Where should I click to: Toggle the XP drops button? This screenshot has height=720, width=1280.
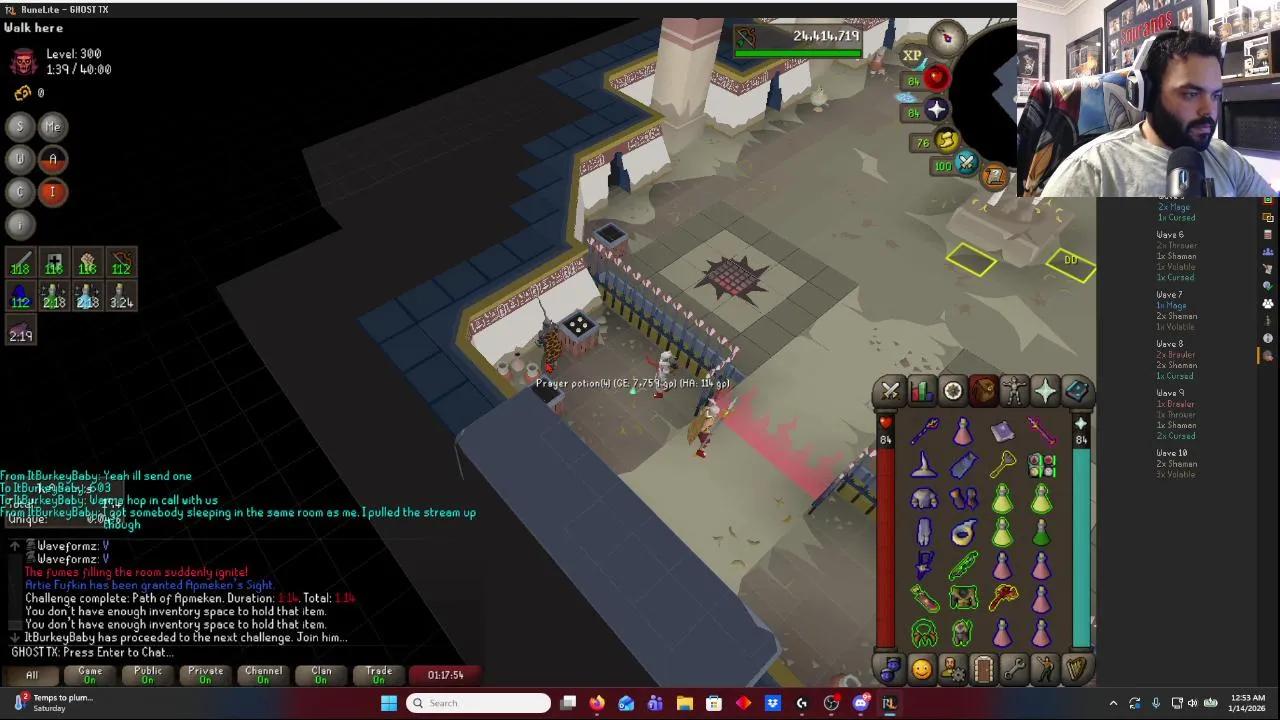click(x=911, y=56)
